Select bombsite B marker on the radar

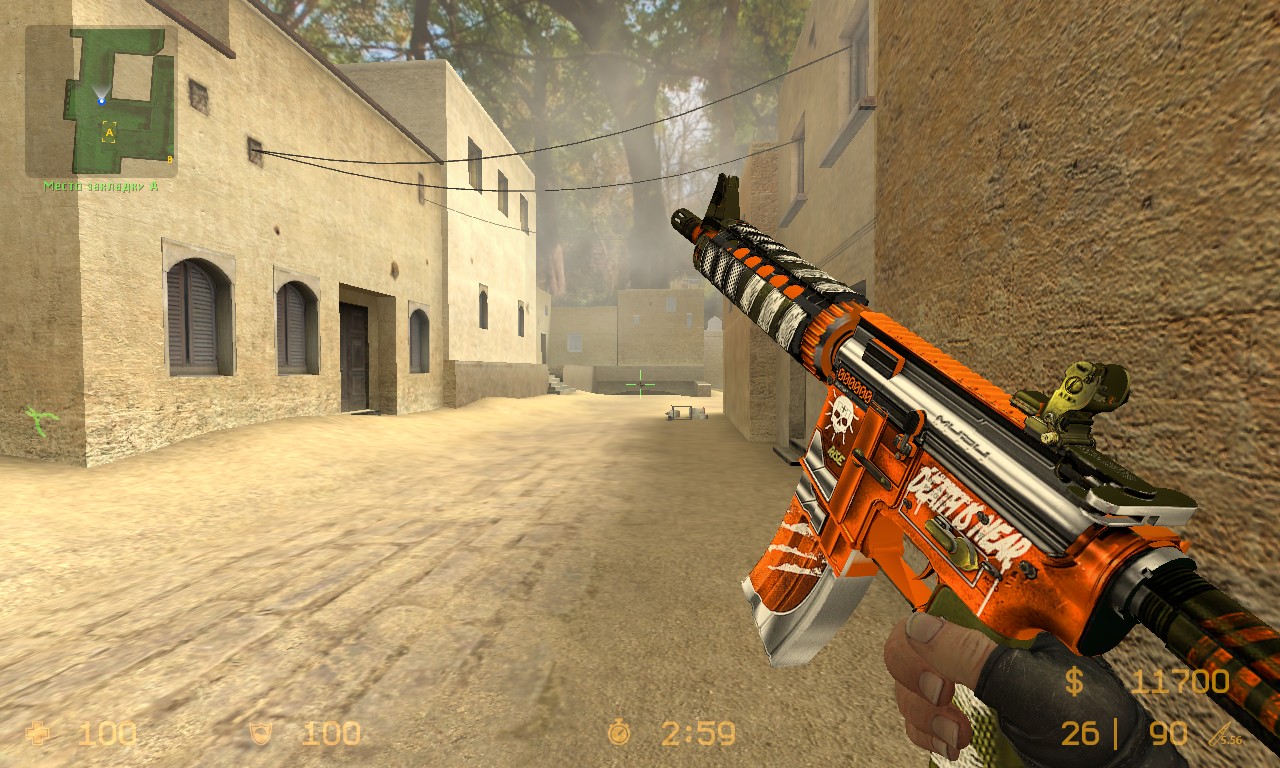click(x=169, y=159)
